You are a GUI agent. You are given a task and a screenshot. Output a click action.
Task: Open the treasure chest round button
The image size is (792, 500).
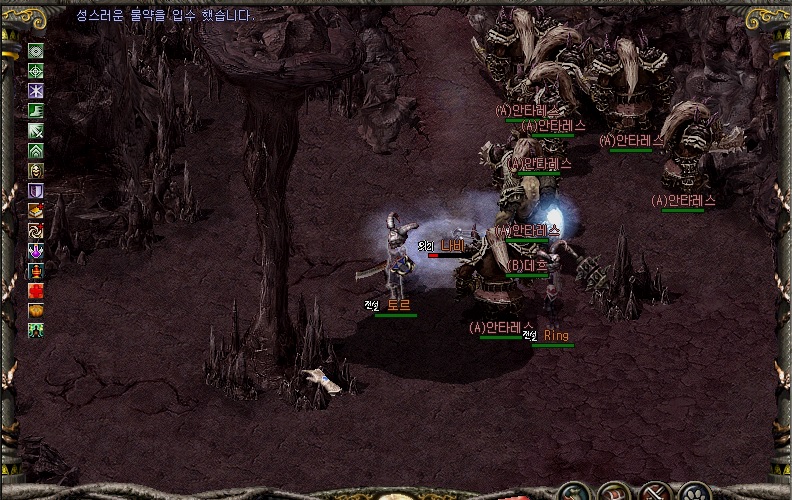click(x=614, y=493)
